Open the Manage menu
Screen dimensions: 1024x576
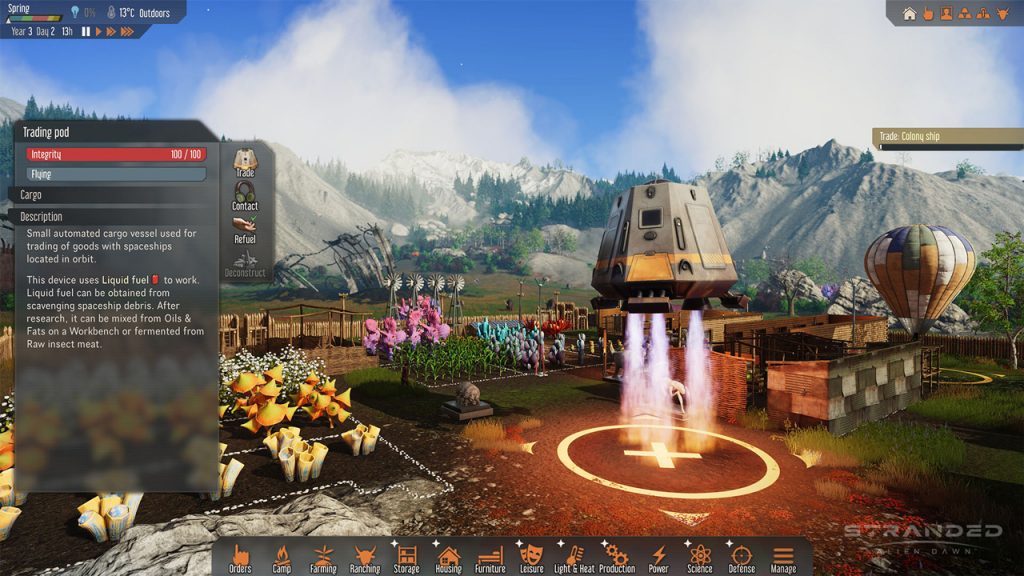pyautogui.click(x=783, y=557)
